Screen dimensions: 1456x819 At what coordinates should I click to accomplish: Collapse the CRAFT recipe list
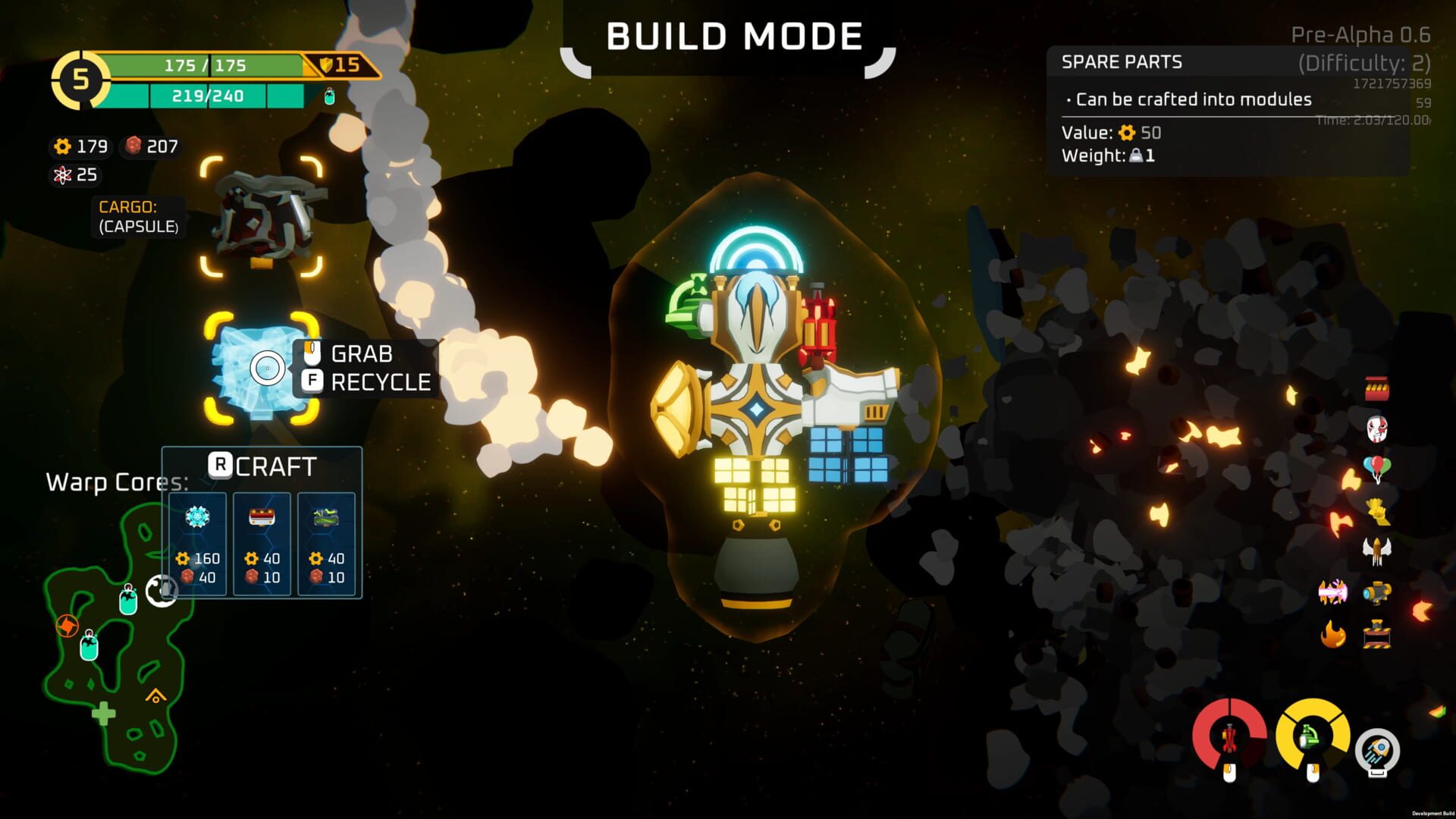(x=262, y=466)
